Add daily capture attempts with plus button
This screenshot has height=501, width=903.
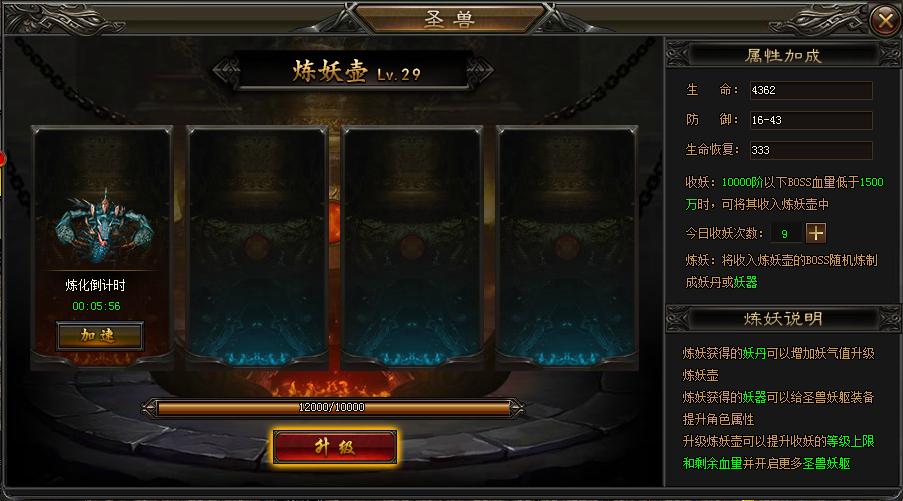[x=816, y=233]
